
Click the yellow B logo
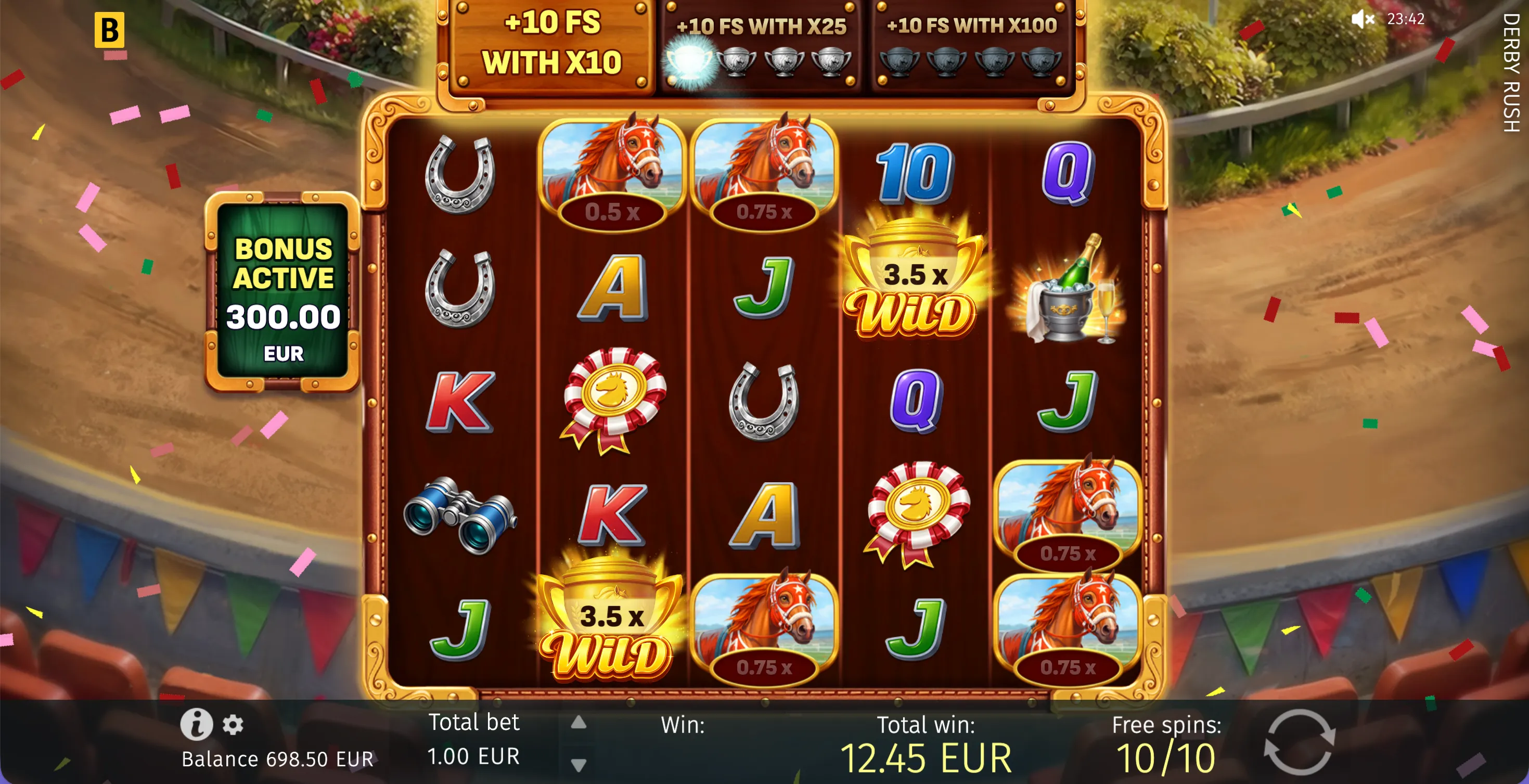pyautogui.click(x=109, y=30)
